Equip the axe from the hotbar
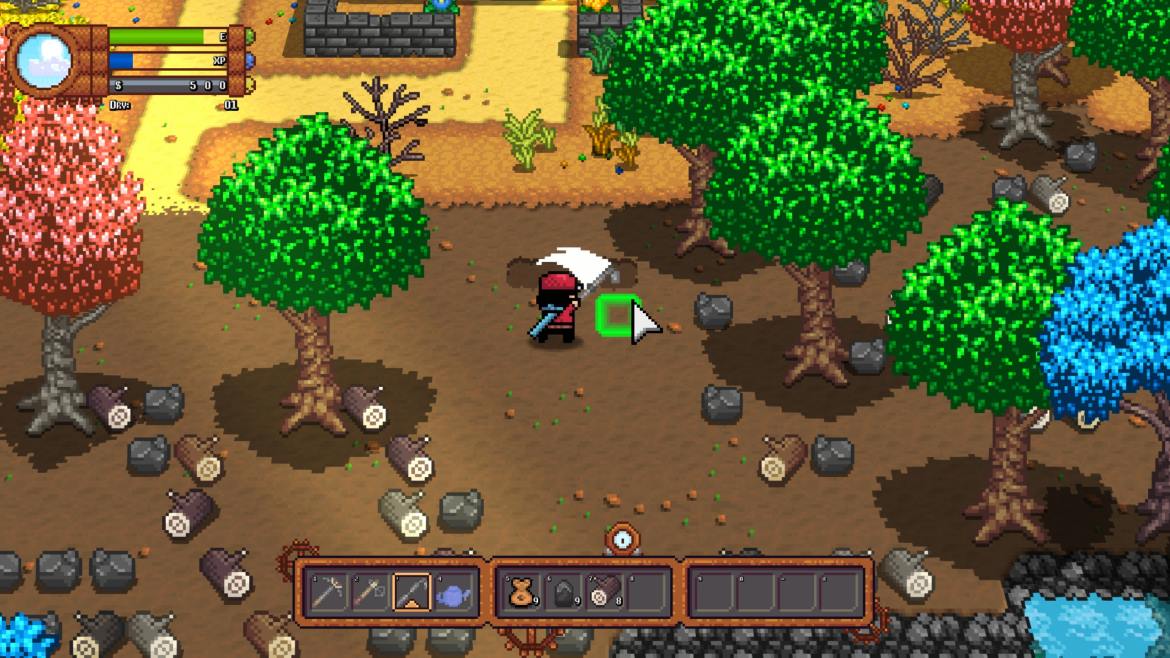 (x=370, y=594)
